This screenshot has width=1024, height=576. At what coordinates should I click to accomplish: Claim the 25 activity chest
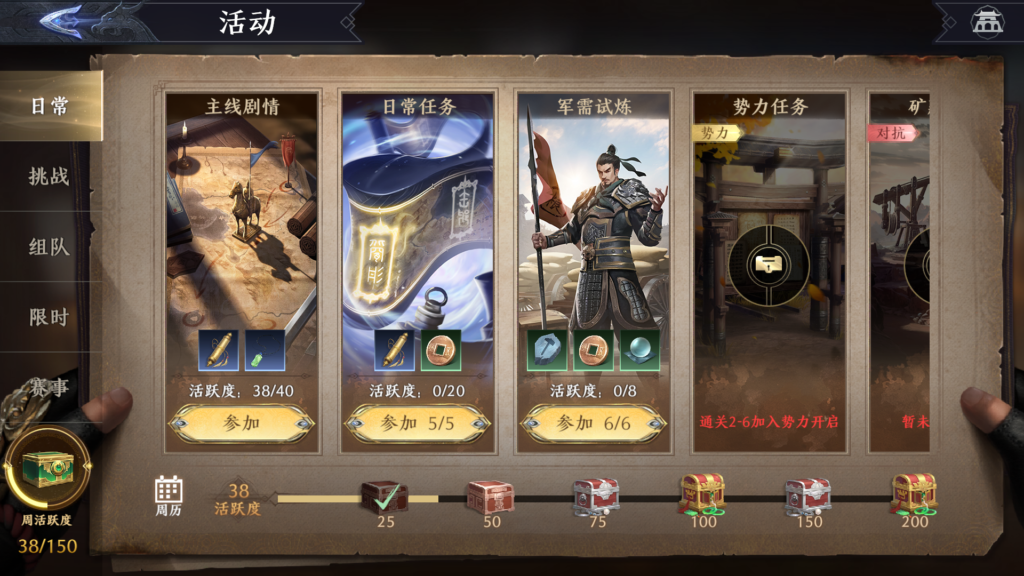[x=384, y=496]
